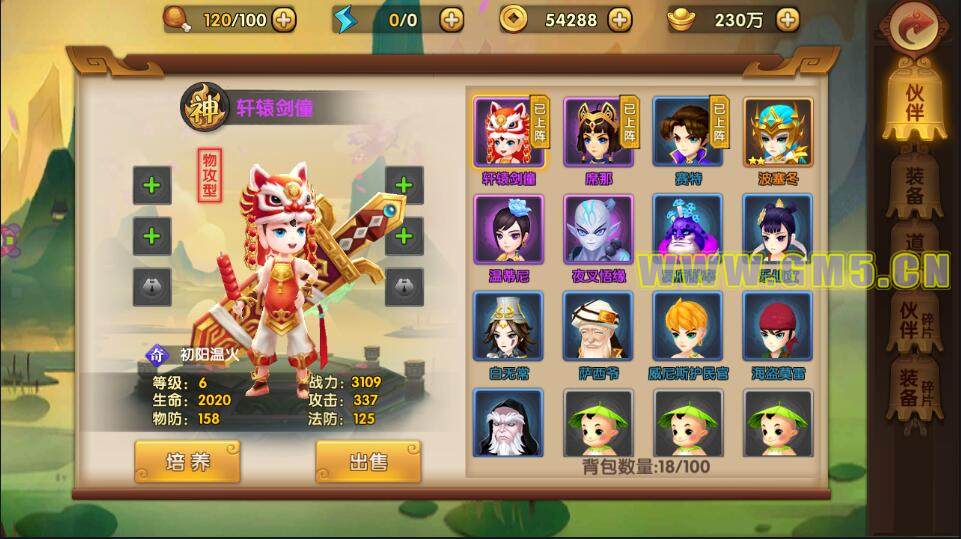Add stamina with the drumstick plus button
The width and height of the screenshot is (961, 539).
[x=283, y=18]
